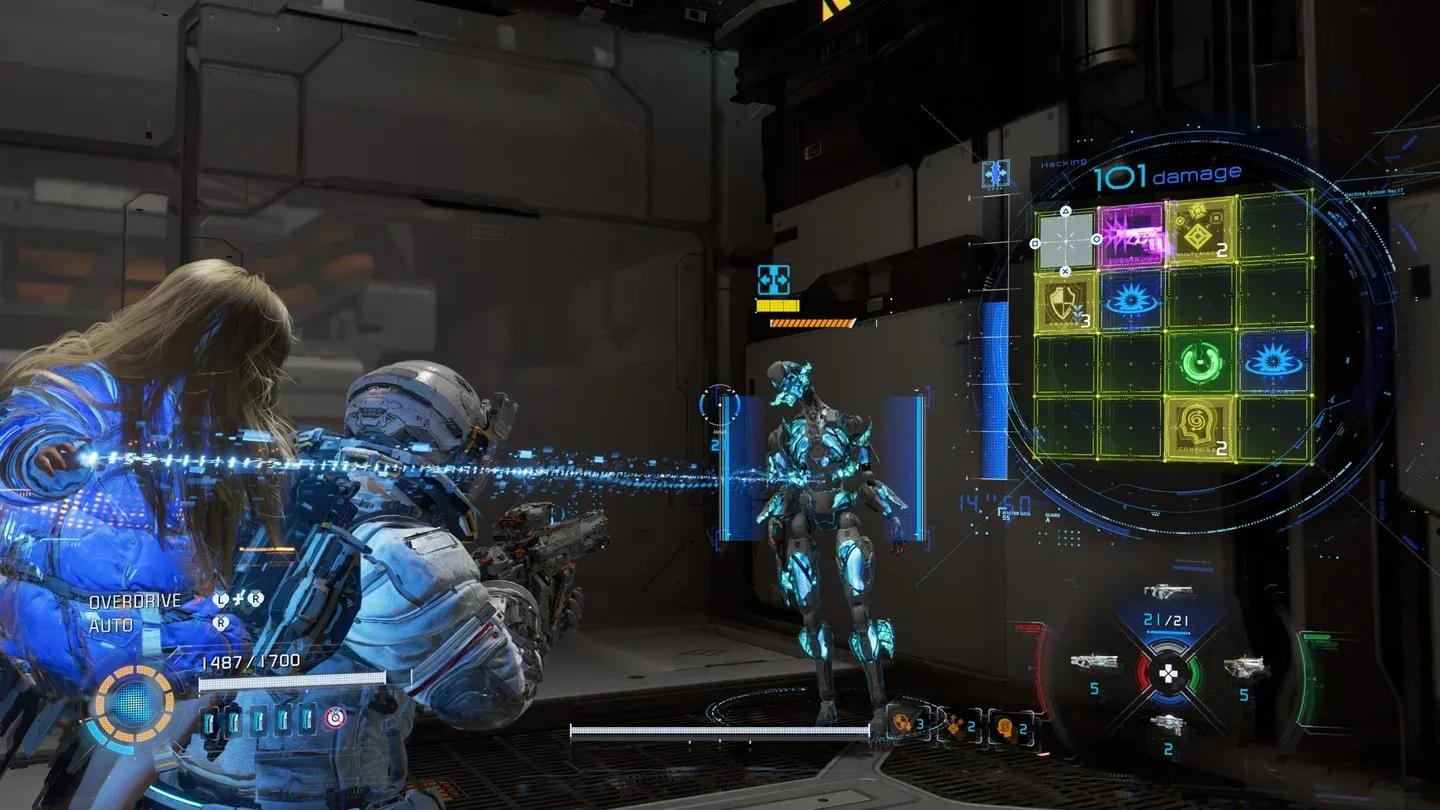Choose the magenta glowing hacking grid tile
1440x810 pixels.
point(1132,236)
